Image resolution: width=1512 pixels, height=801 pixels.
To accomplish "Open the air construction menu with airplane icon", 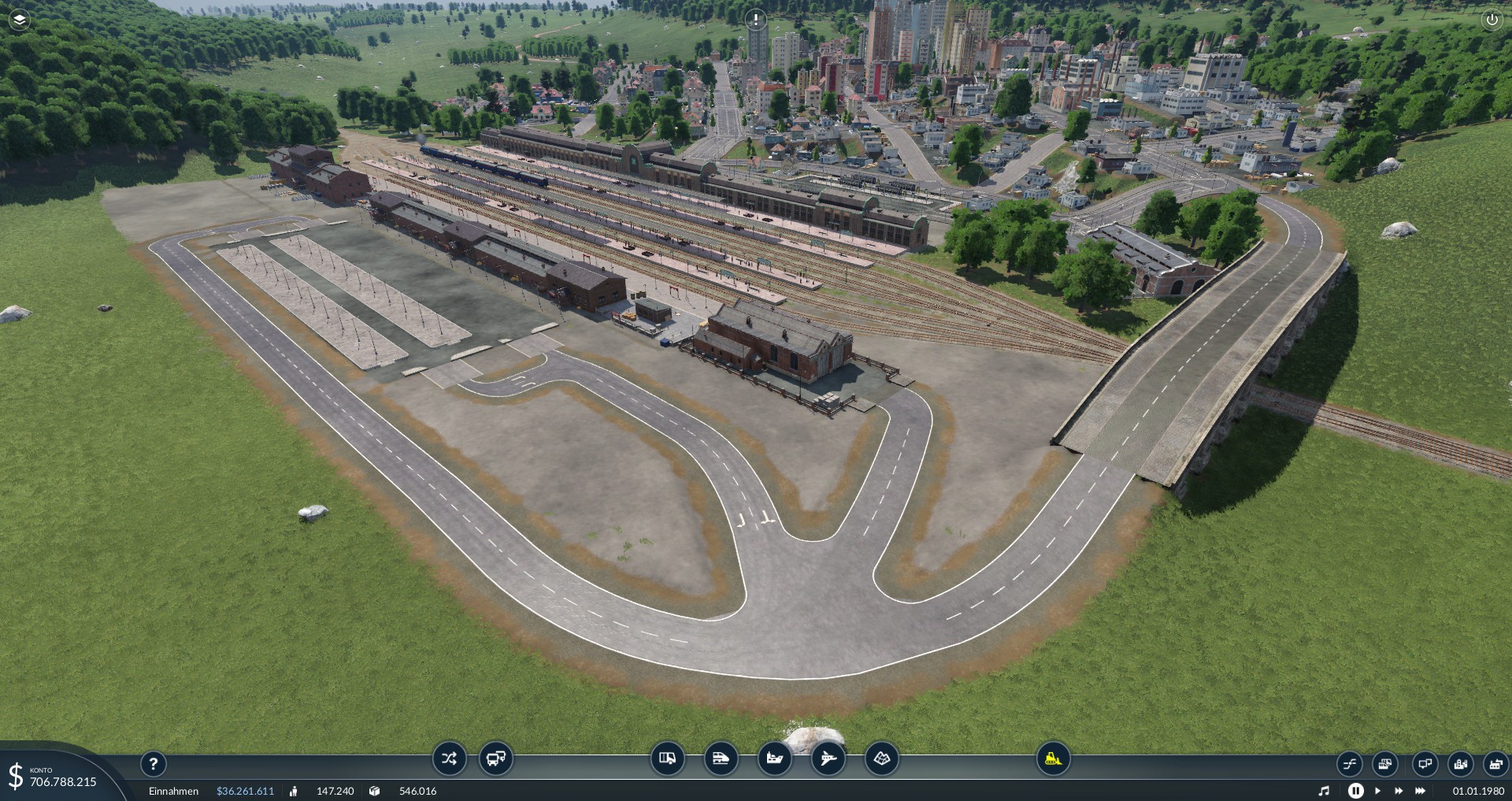I will (828, 758).
